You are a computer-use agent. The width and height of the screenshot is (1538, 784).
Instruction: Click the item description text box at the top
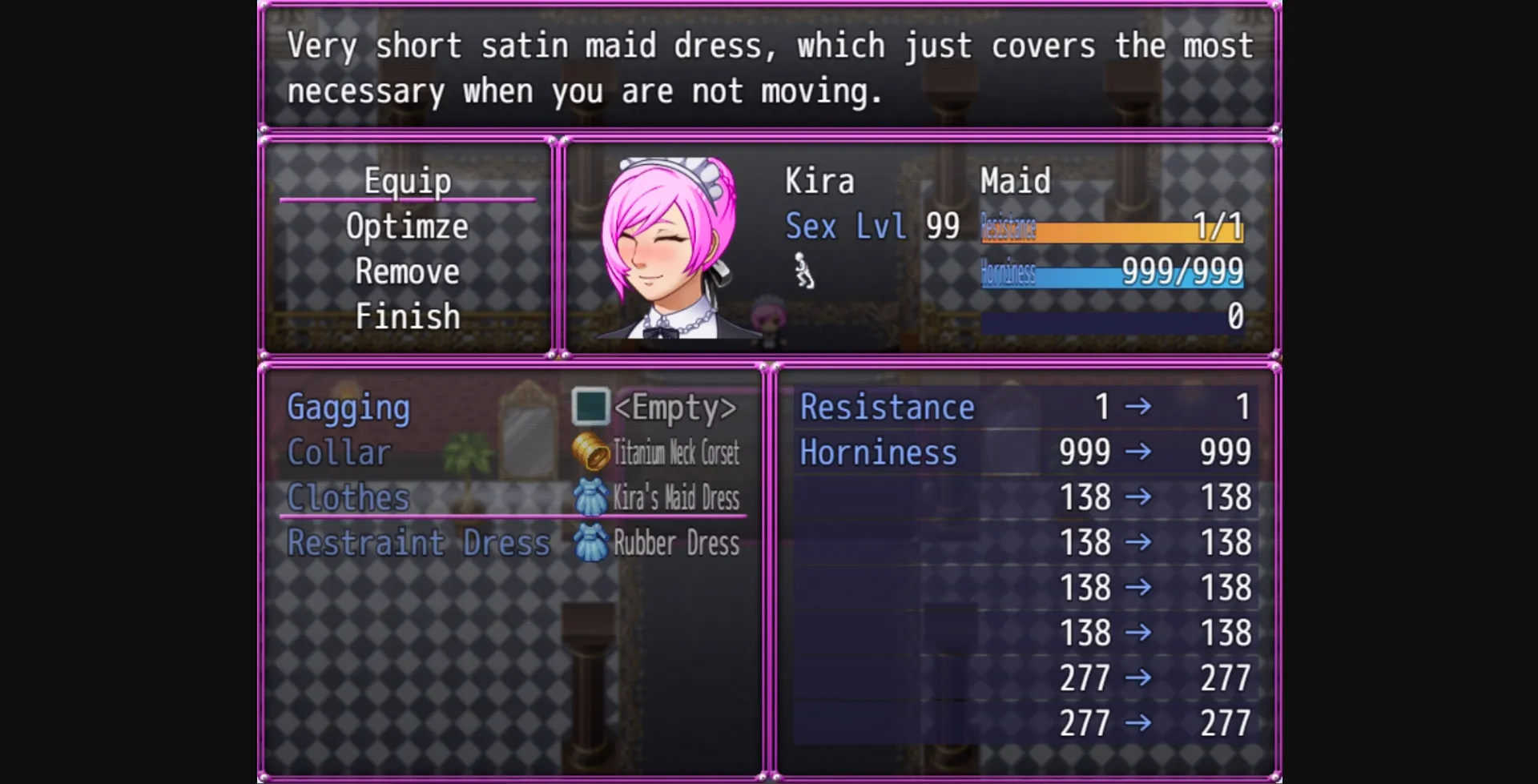[768, 67]
